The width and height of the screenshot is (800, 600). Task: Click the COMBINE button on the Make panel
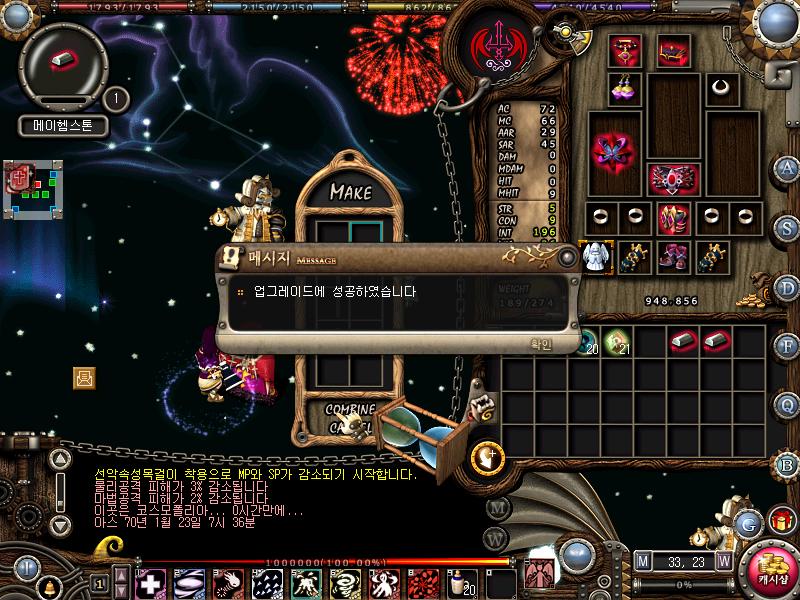[349, 410]
